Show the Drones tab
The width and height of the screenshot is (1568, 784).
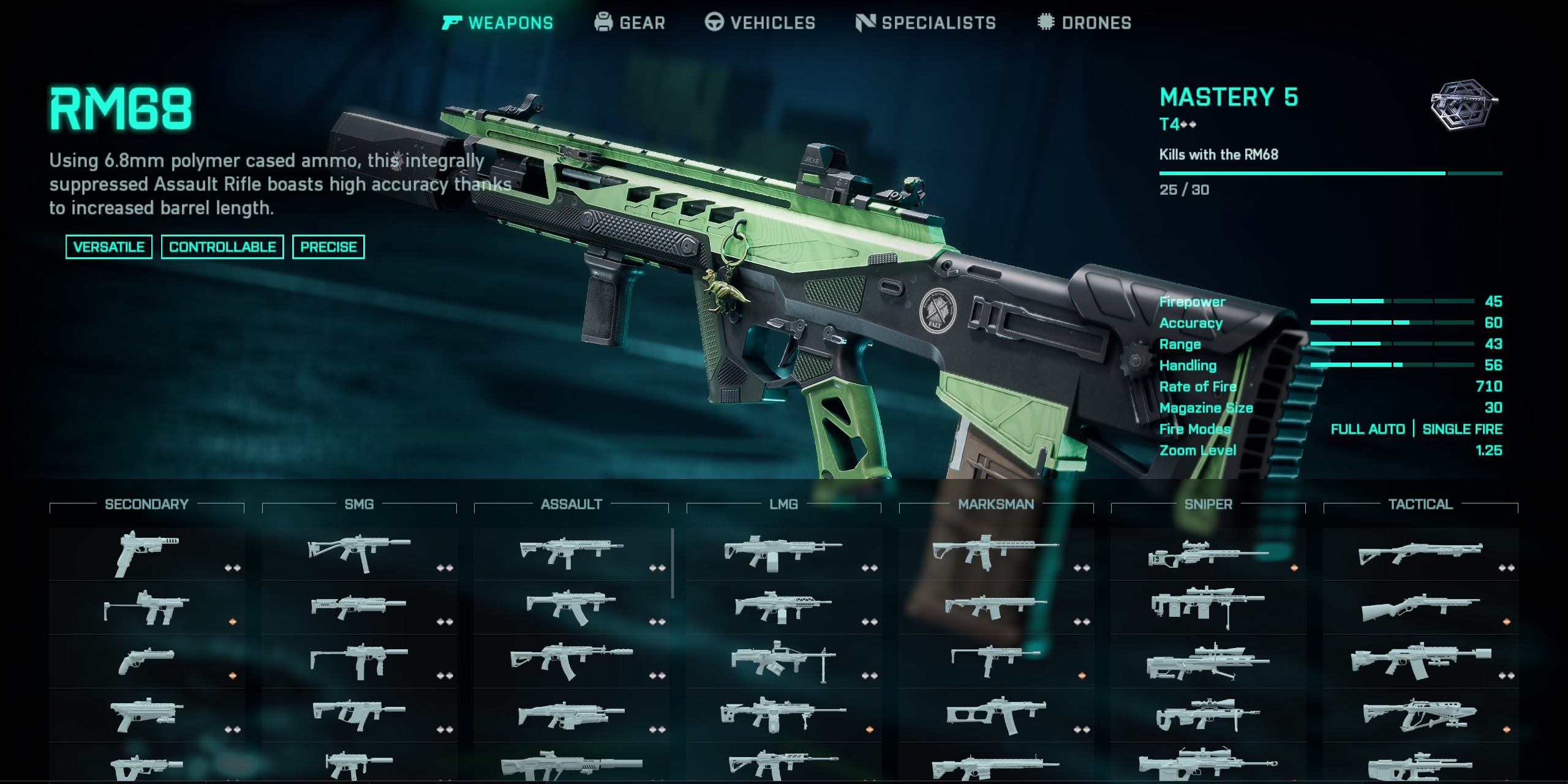pos(1084,23)
